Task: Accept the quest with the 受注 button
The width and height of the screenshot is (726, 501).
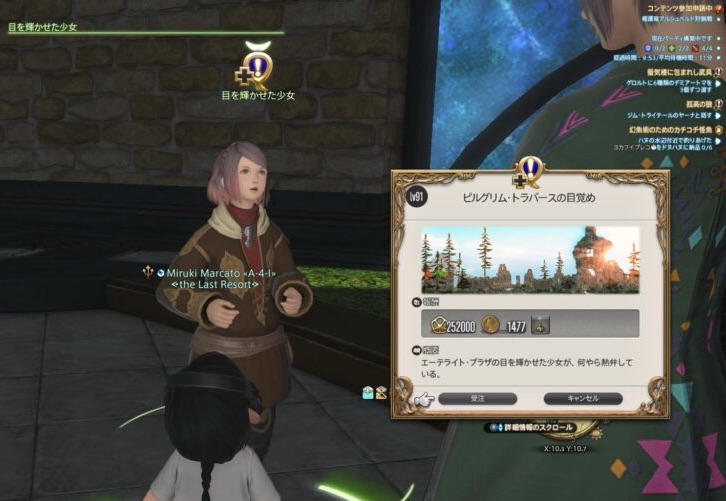Action: [x=477, y=398]
